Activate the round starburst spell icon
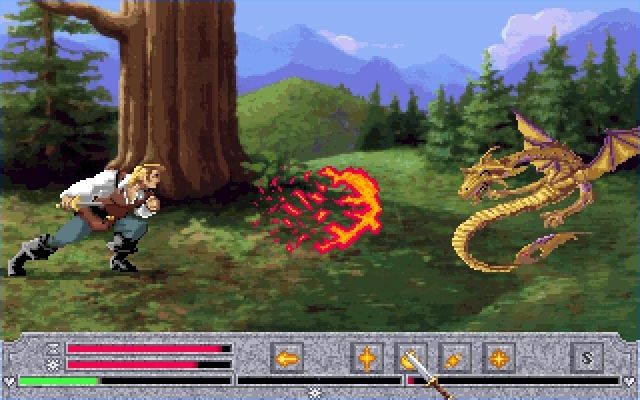640x400 pixels. point(497,357)
